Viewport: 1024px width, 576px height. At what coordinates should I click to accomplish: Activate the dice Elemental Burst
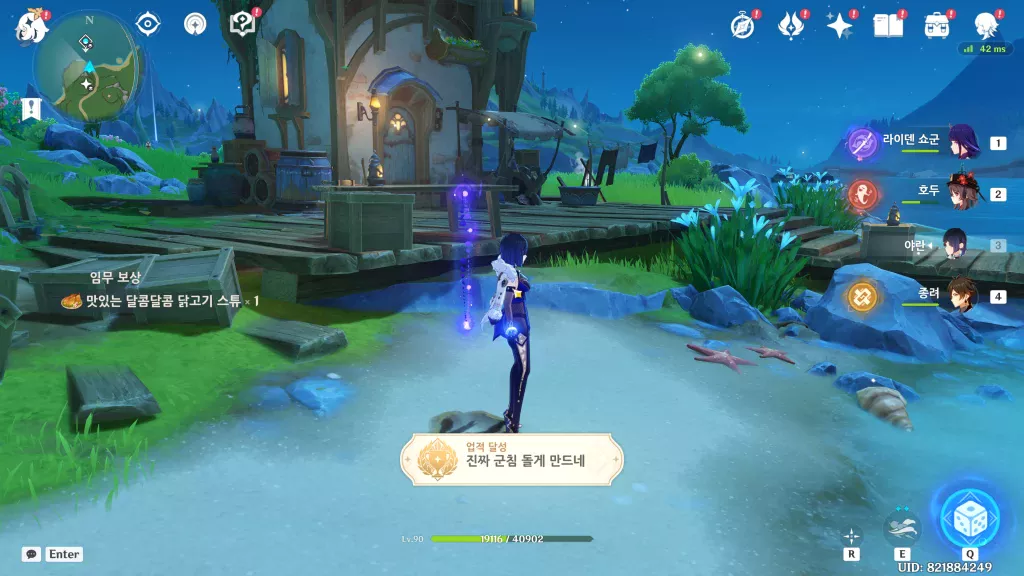968,518
